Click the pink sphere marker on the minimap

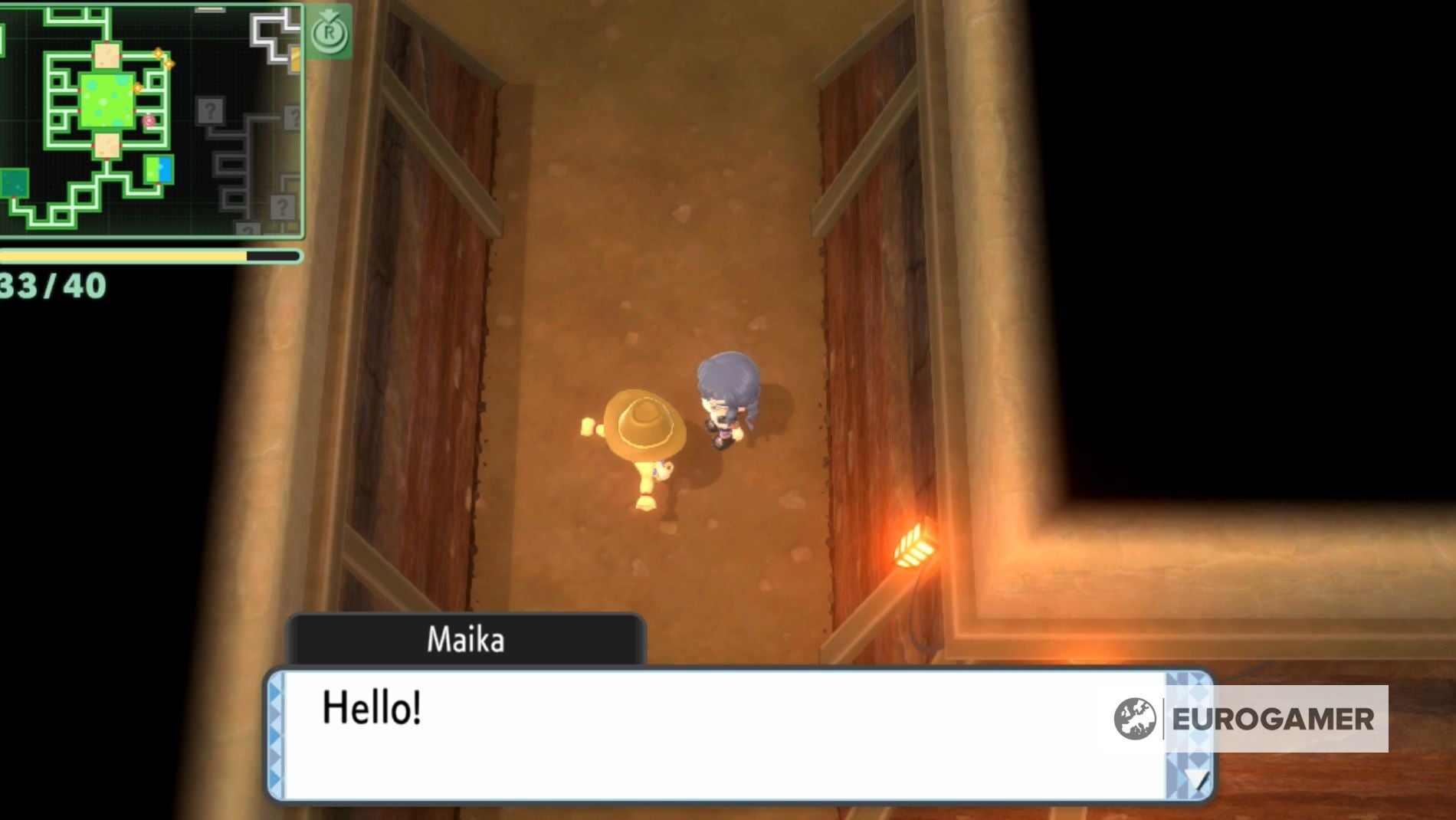[x=149, y=120]
